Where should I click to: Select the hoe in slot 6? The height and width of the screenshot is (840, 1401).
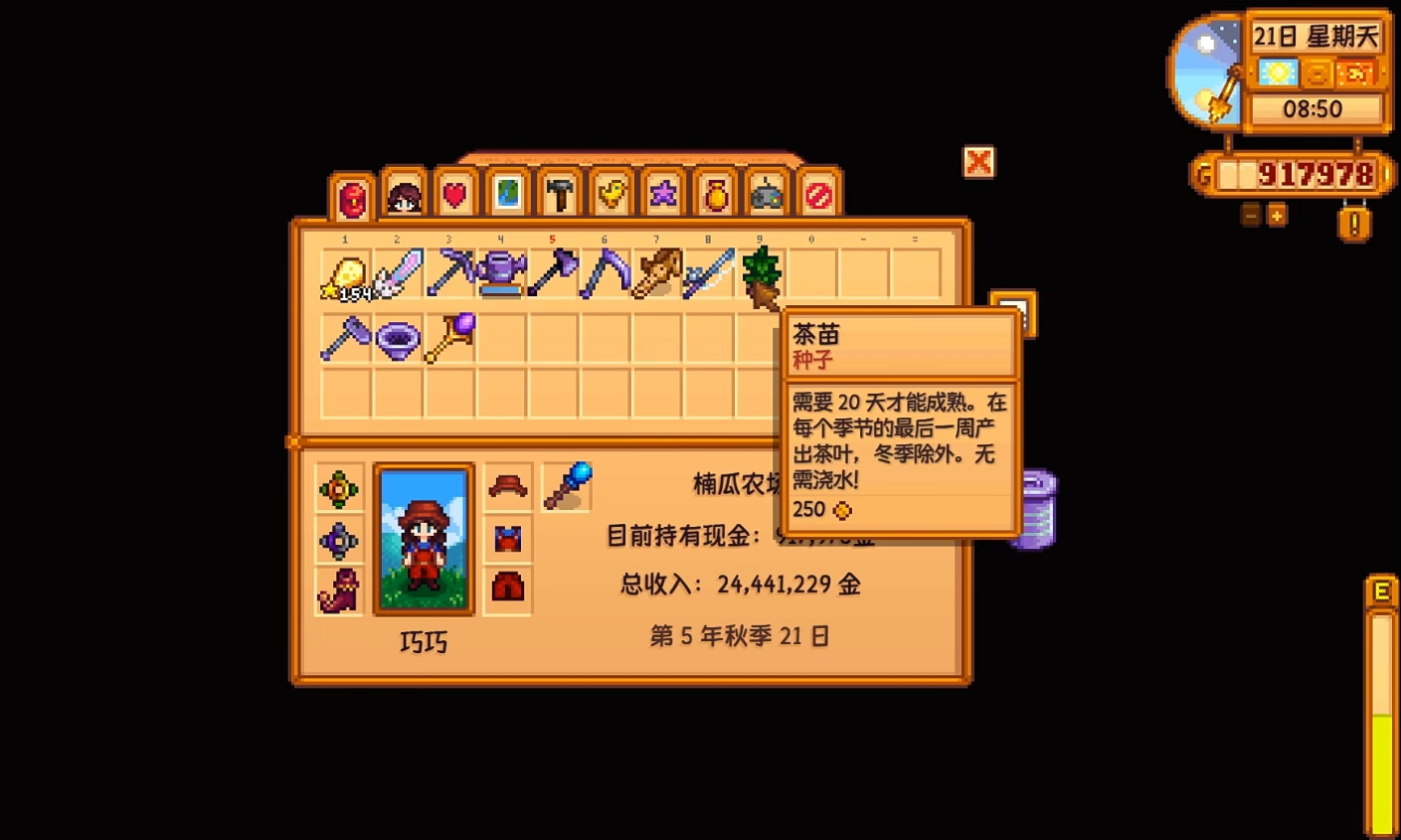pyautogui.click(x=606, y=275)
